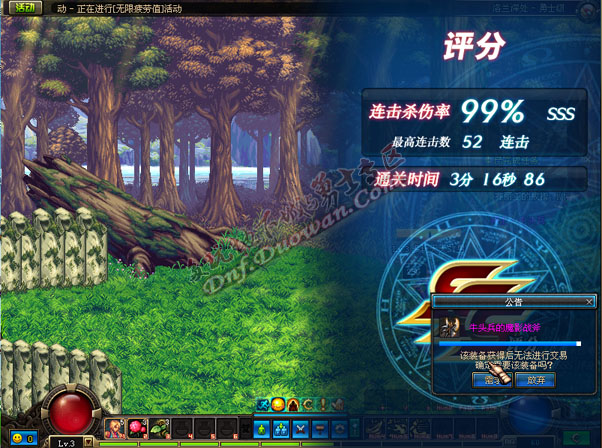Expand the dropdown arrow beside Lv.3
602x448 pixels.
pos(88,441)
